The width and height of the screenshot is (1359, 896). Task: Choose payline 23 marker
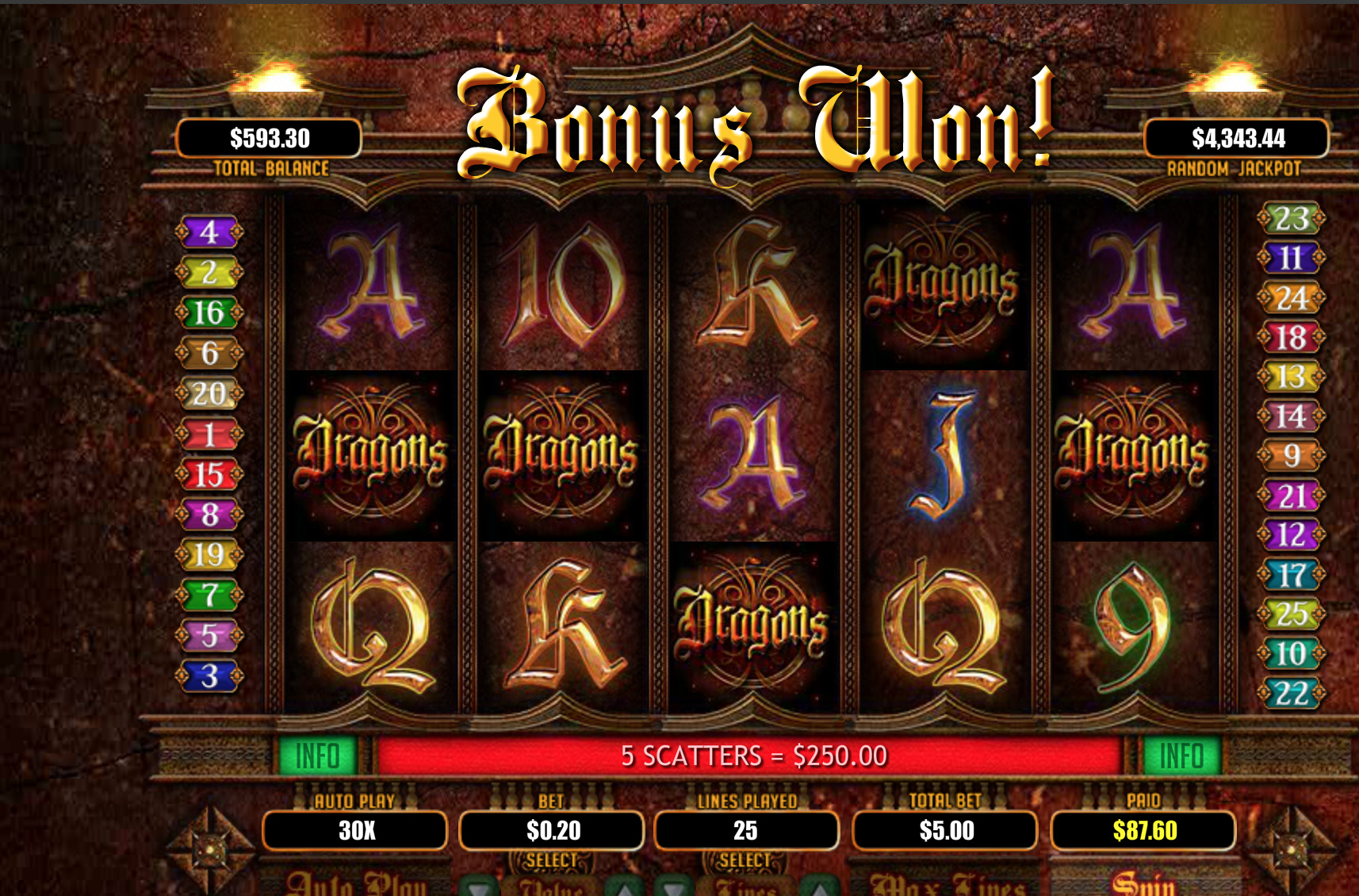[x=1292, y=218]
